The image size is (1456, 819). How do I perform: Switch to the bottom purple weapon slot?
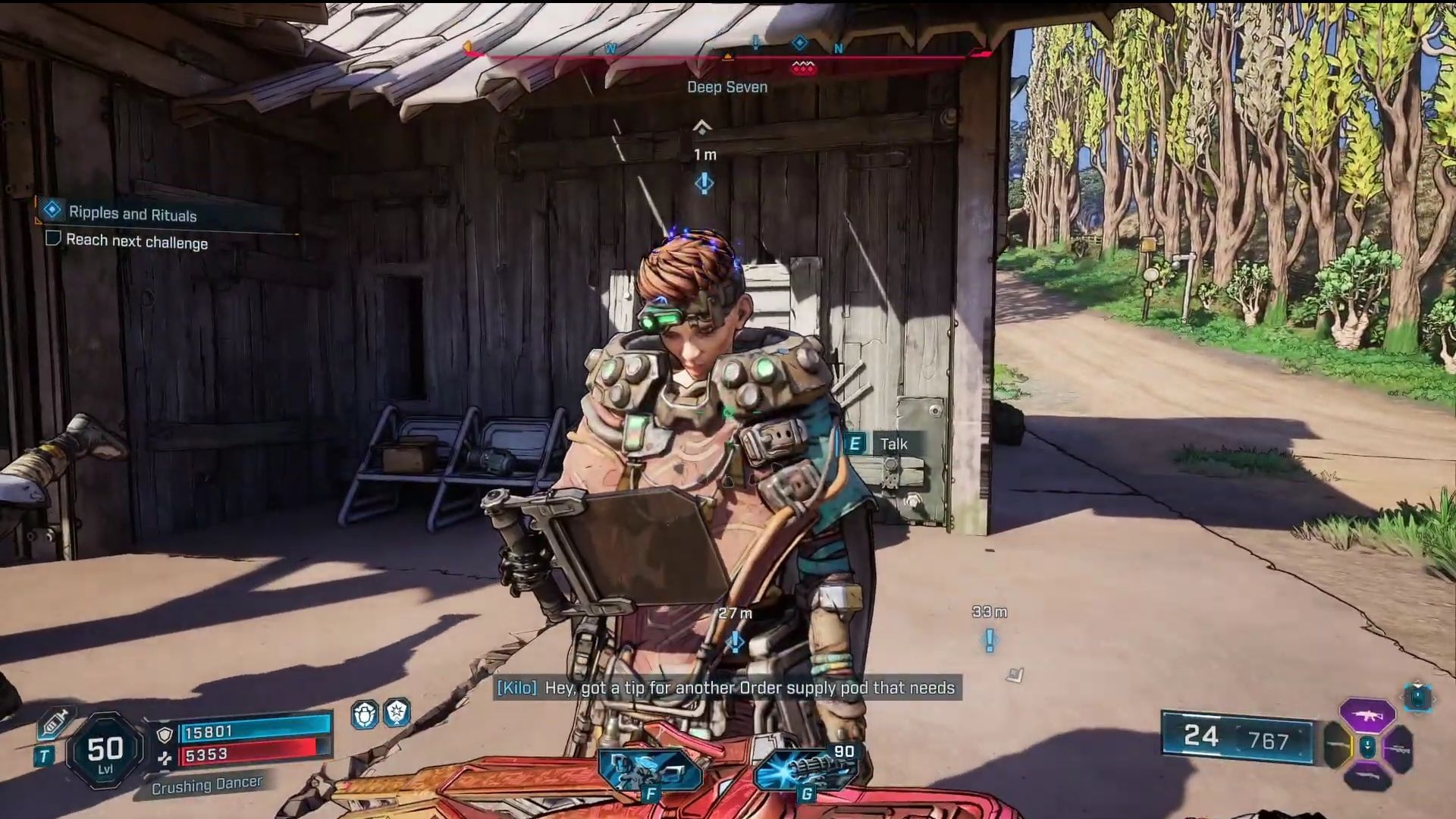(x=1367, y=777)
